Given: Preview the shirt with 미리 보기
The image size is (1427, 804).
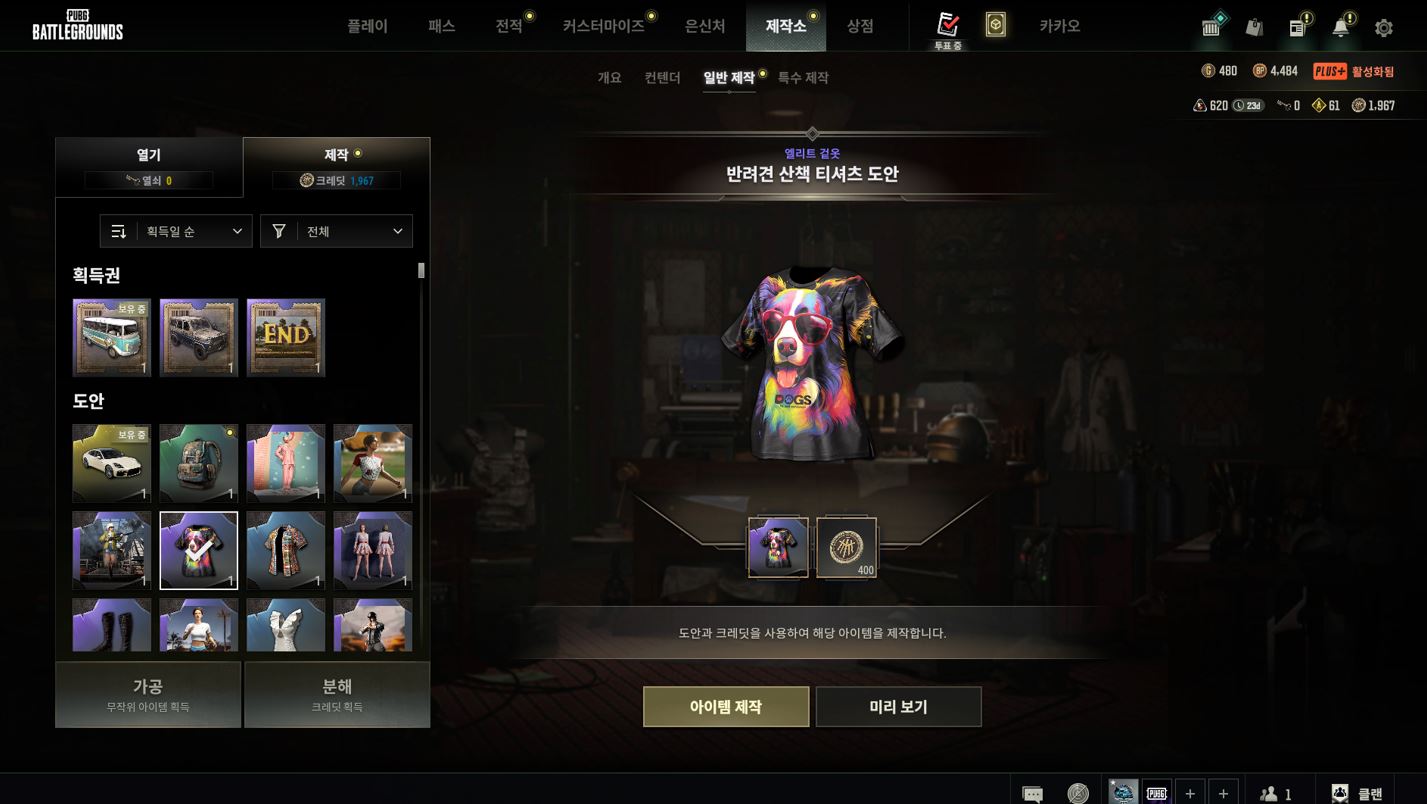Looking at the screenshot, I should coord(898,707).
